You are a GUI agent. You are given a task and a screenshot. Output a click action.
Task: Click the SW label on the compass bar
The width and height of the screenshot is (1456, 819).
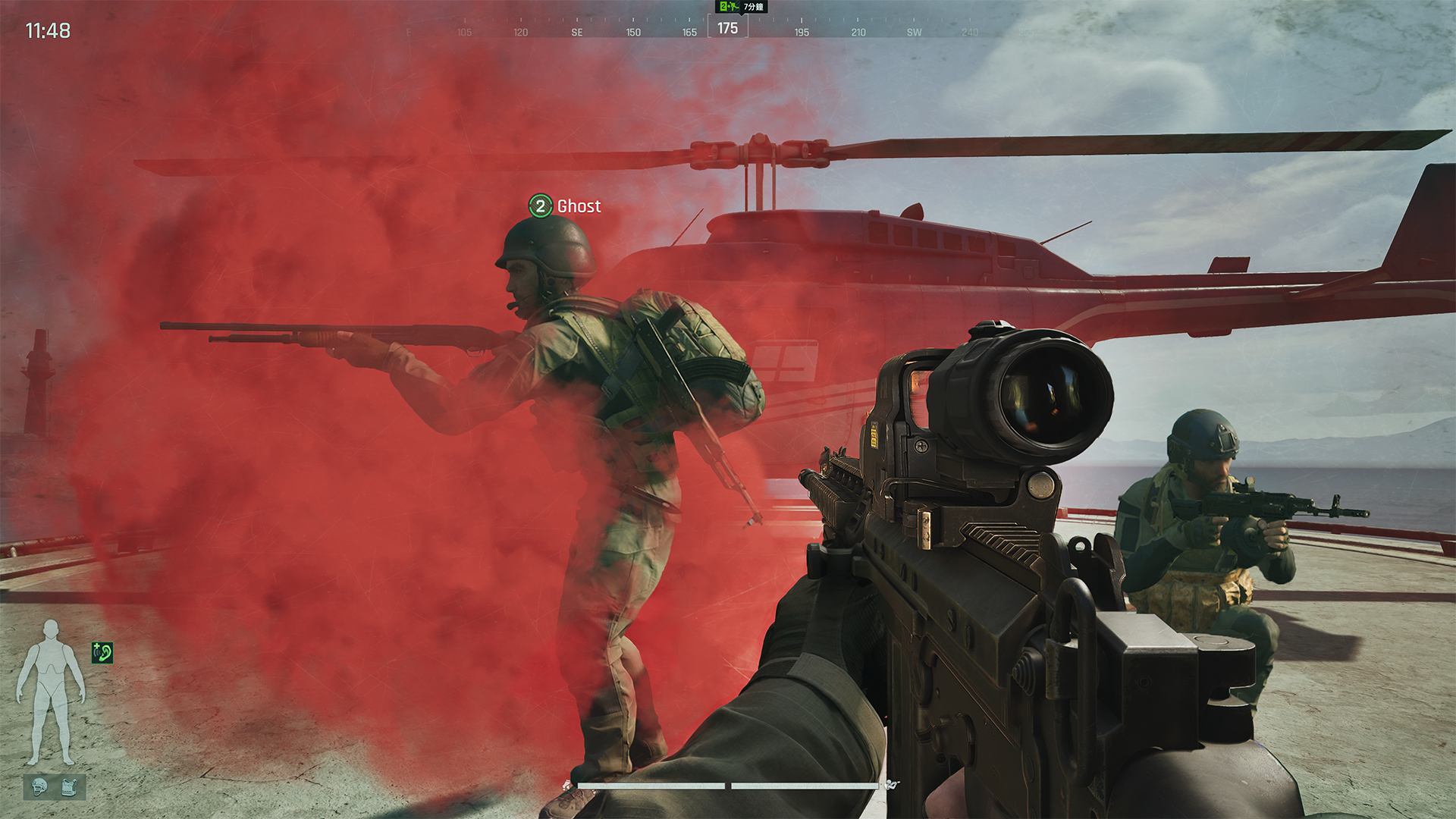(x=914, y=33)
